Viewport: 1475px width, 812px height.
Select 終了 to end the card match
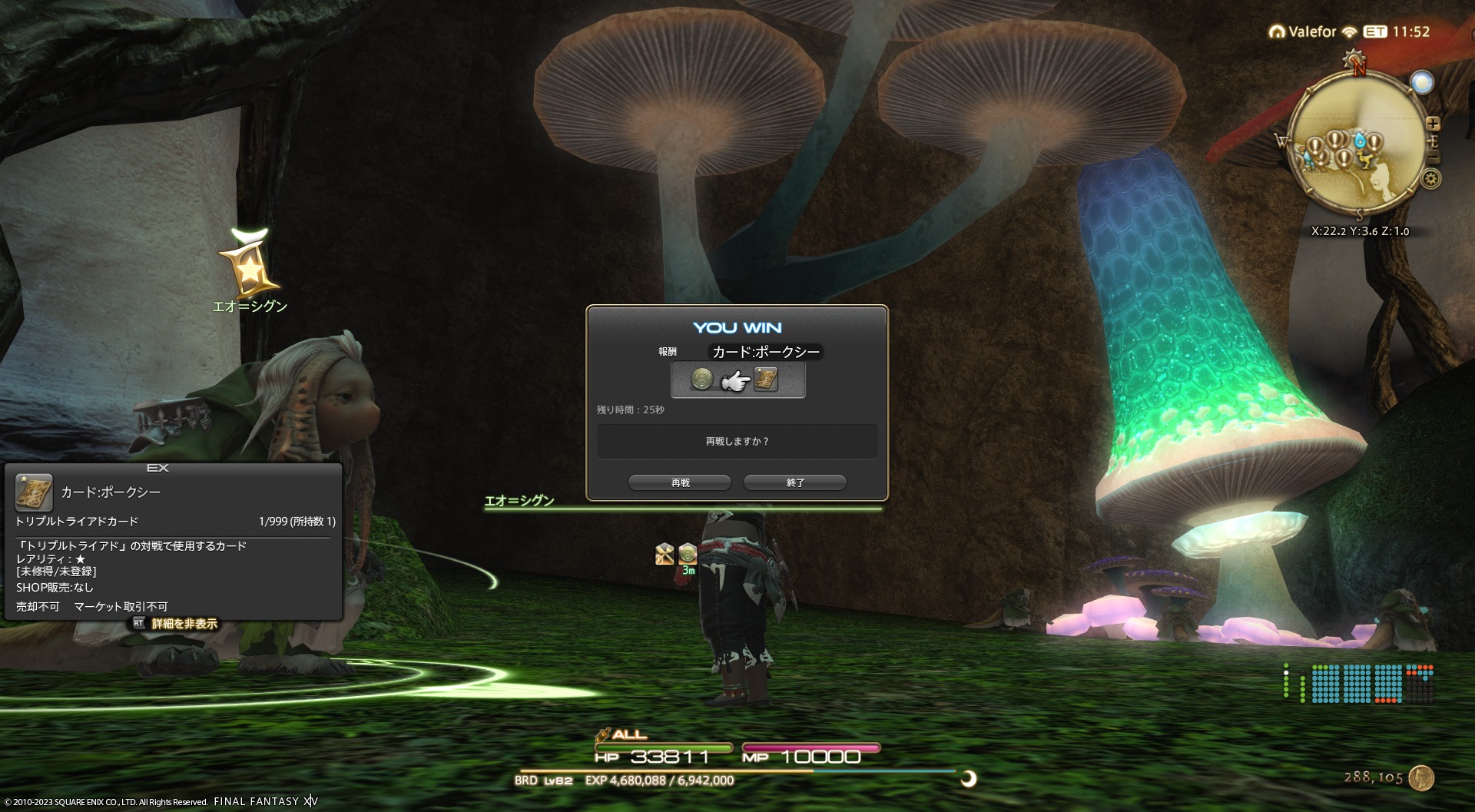pos(795,482)
